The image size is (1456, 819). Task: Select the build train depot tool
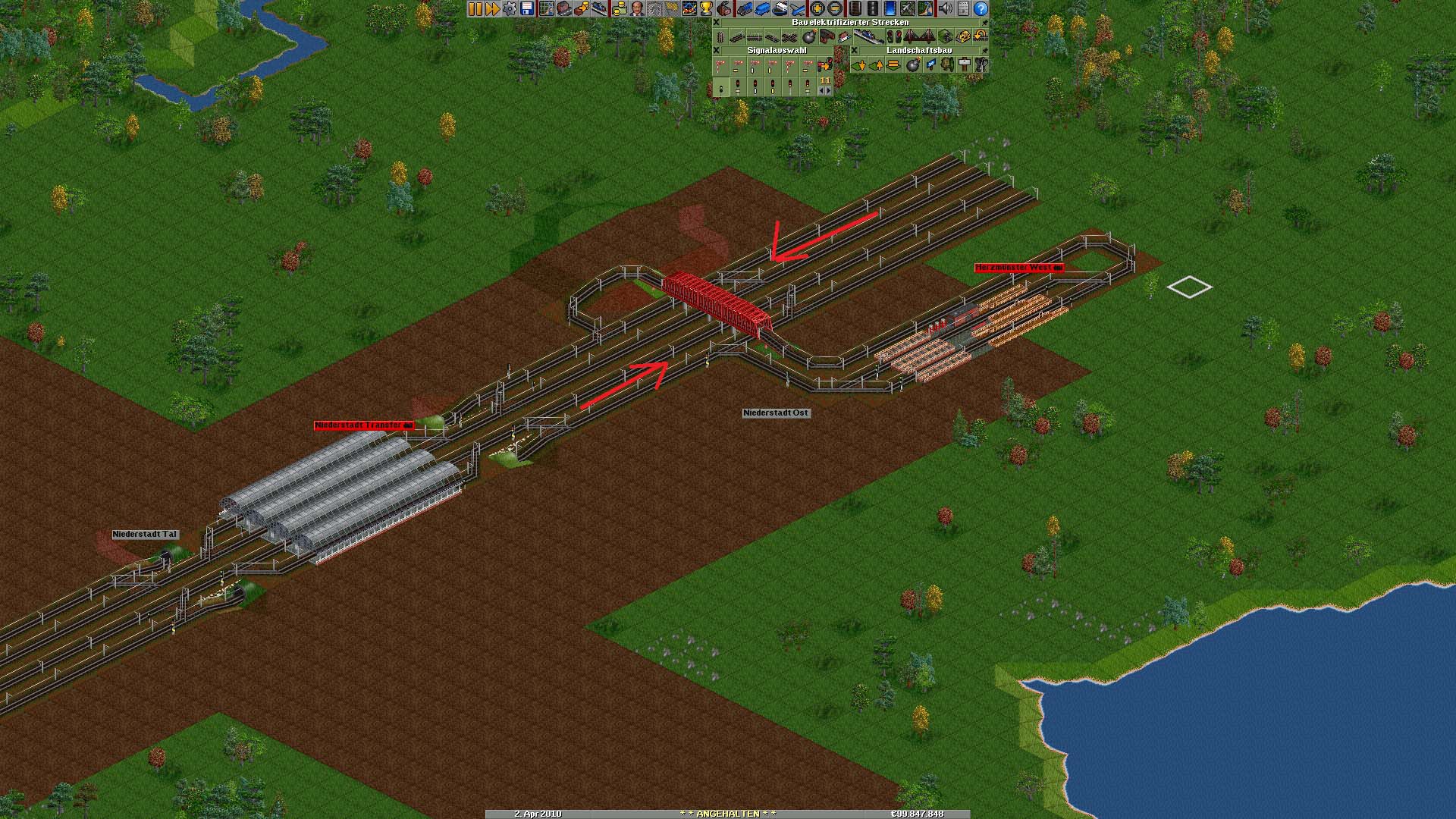point(827,36)
